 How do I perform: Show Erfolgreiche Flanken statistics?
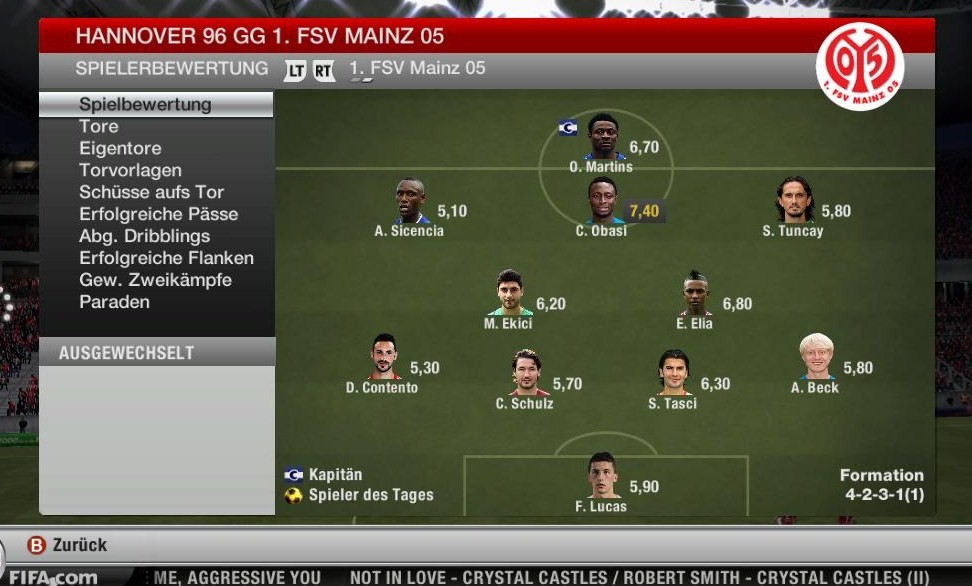tap(166, 258)
